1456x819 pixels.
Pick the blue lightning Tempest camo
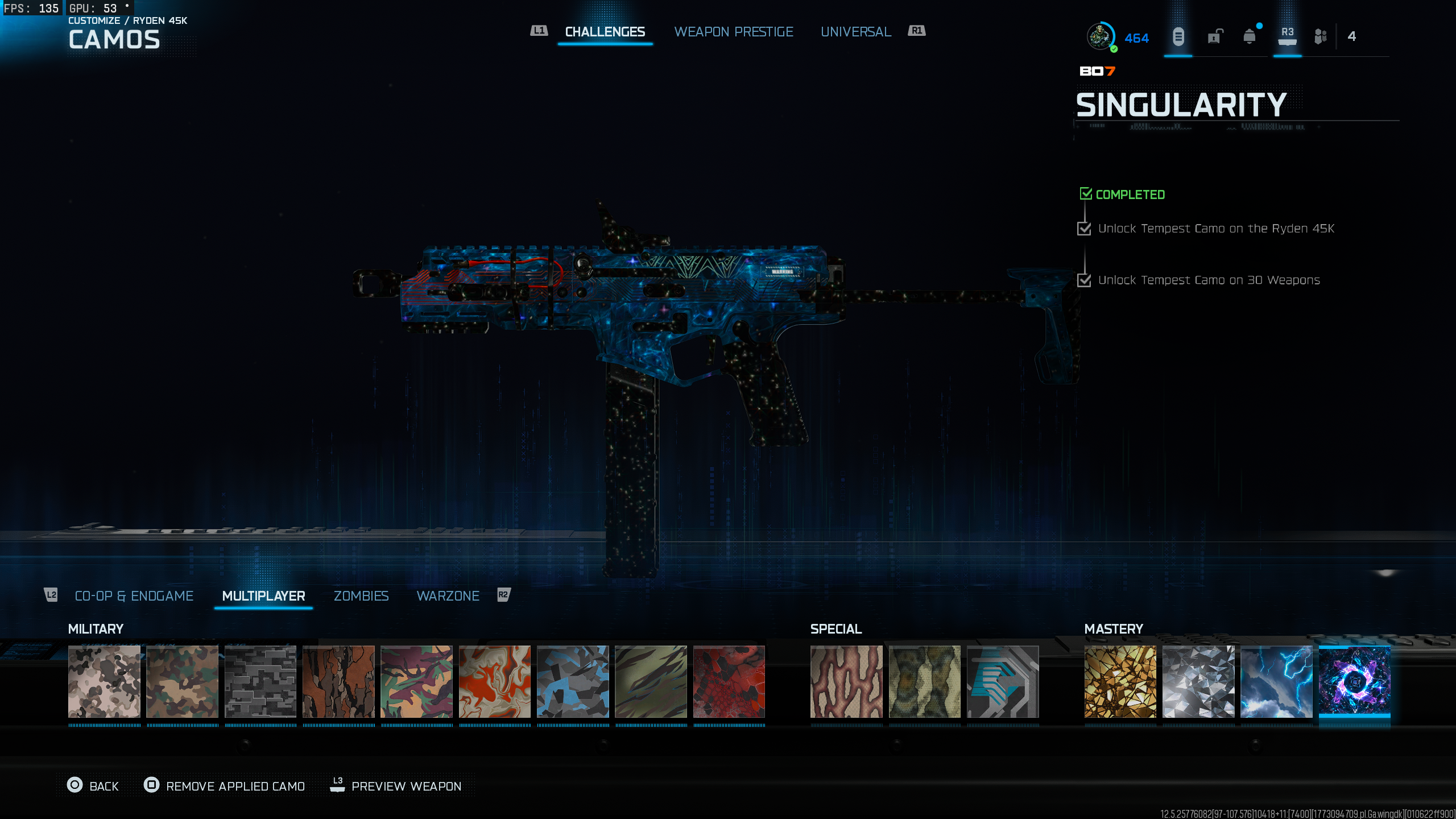click(1276, 681)
